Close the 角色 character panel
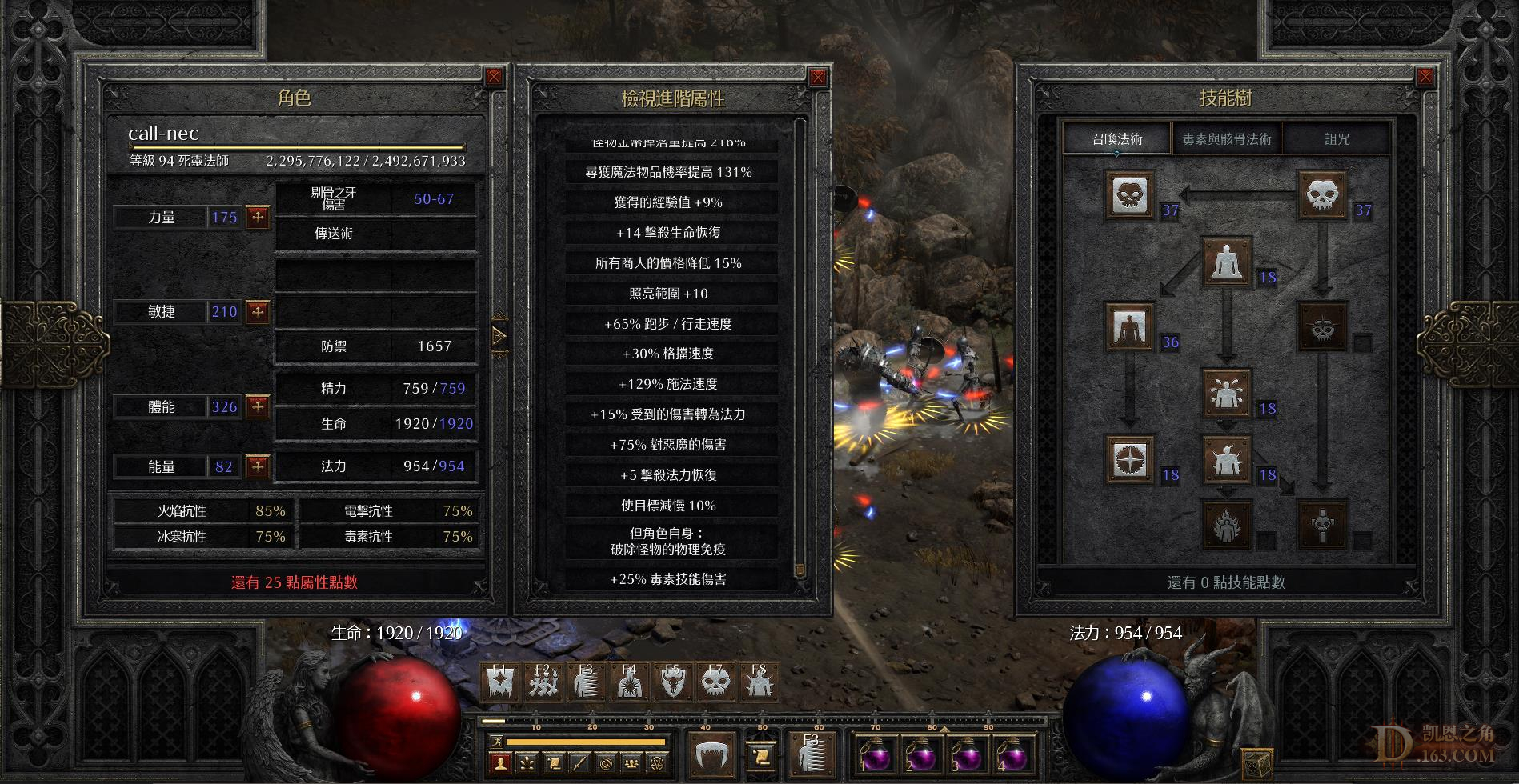Viewport: 1519px width, 784px height. 494,77
